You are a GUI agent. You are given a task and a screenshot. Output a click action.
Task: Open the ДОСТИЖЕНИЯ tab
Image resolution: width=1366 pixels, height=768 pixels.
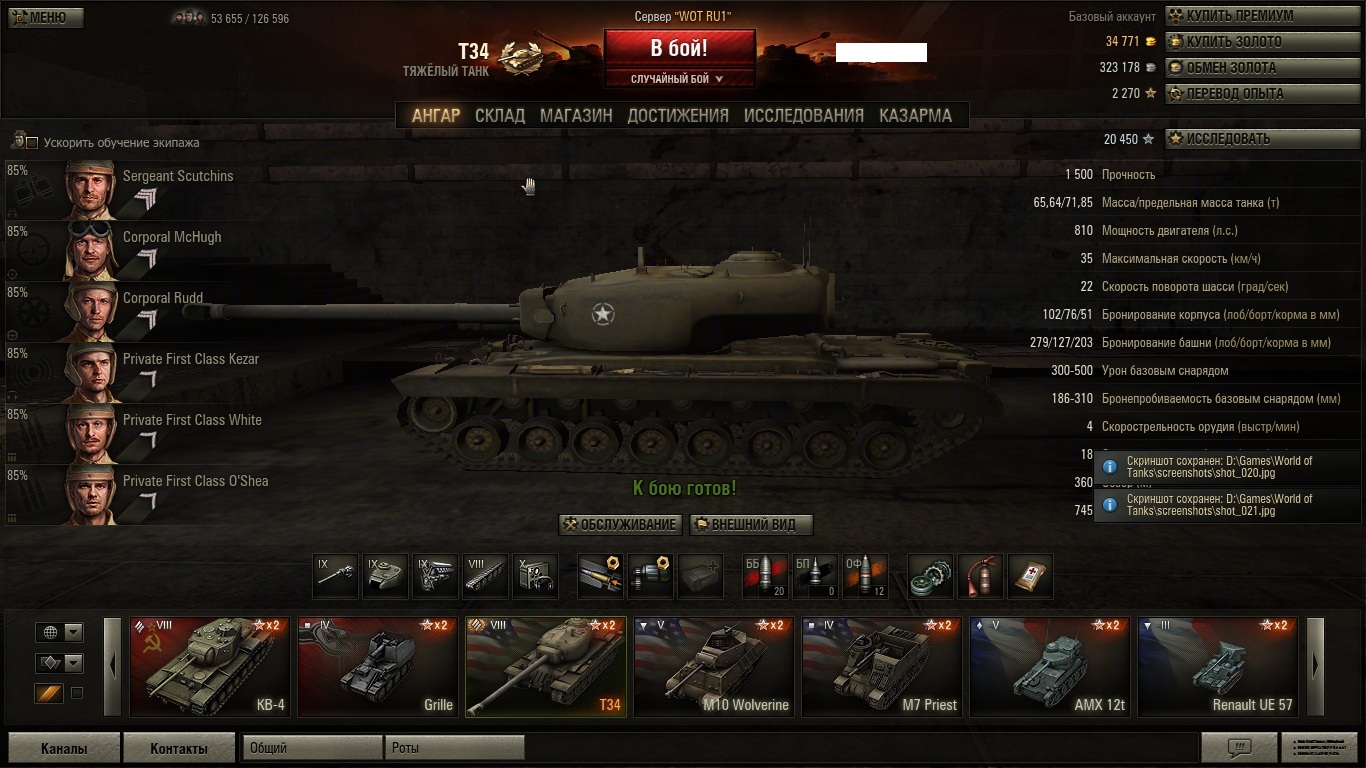[x=678, y=115]
